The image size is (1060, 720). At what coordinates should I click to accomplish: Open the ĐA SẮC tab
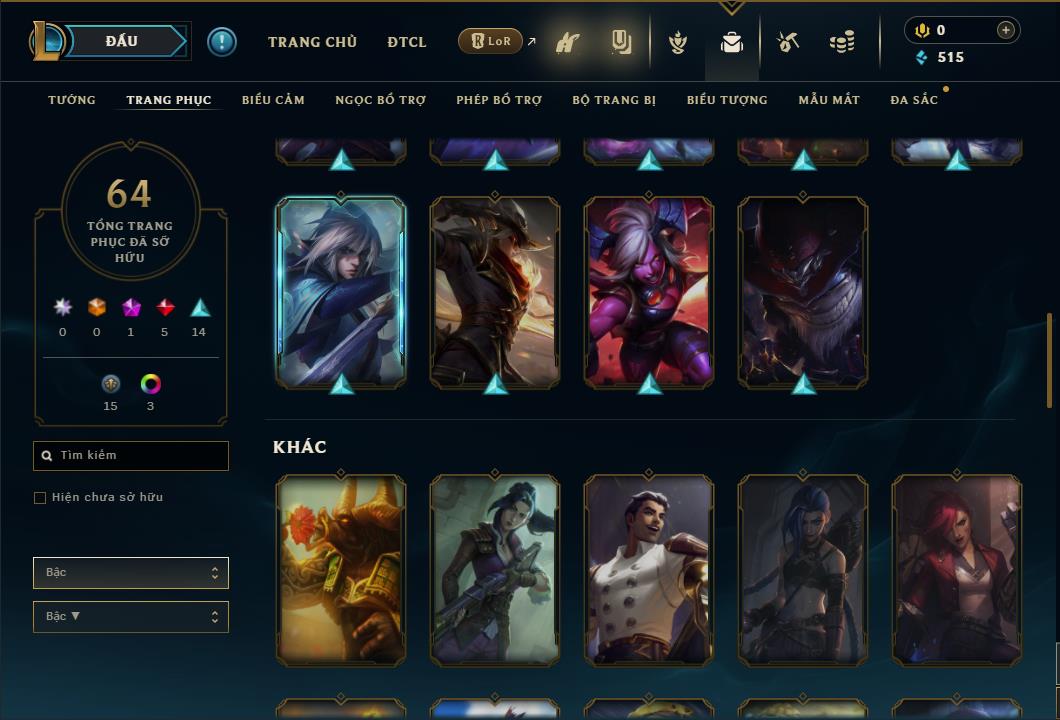[x=914, y=100]
